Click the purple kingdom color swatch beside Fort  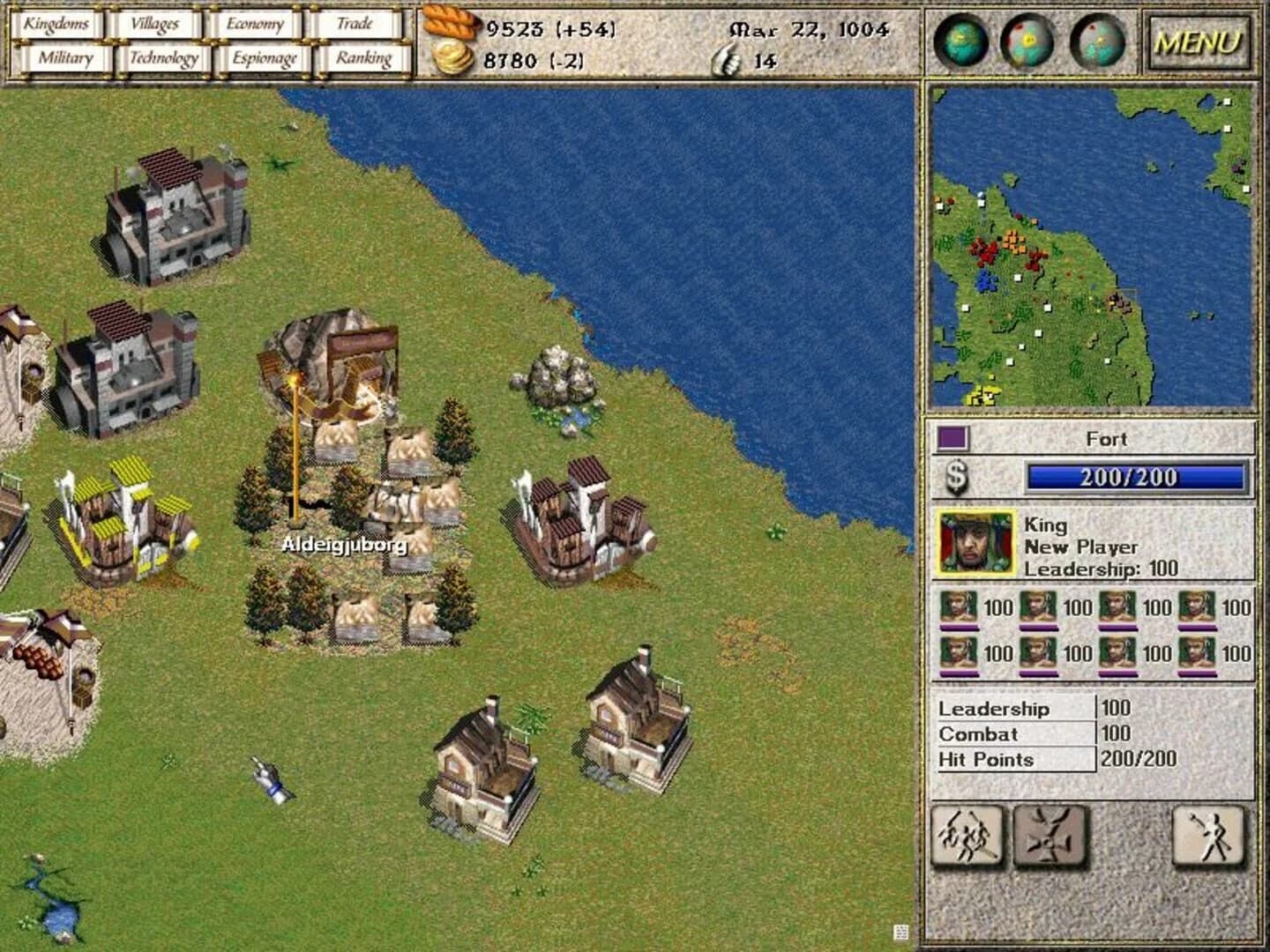pos(952,438)
